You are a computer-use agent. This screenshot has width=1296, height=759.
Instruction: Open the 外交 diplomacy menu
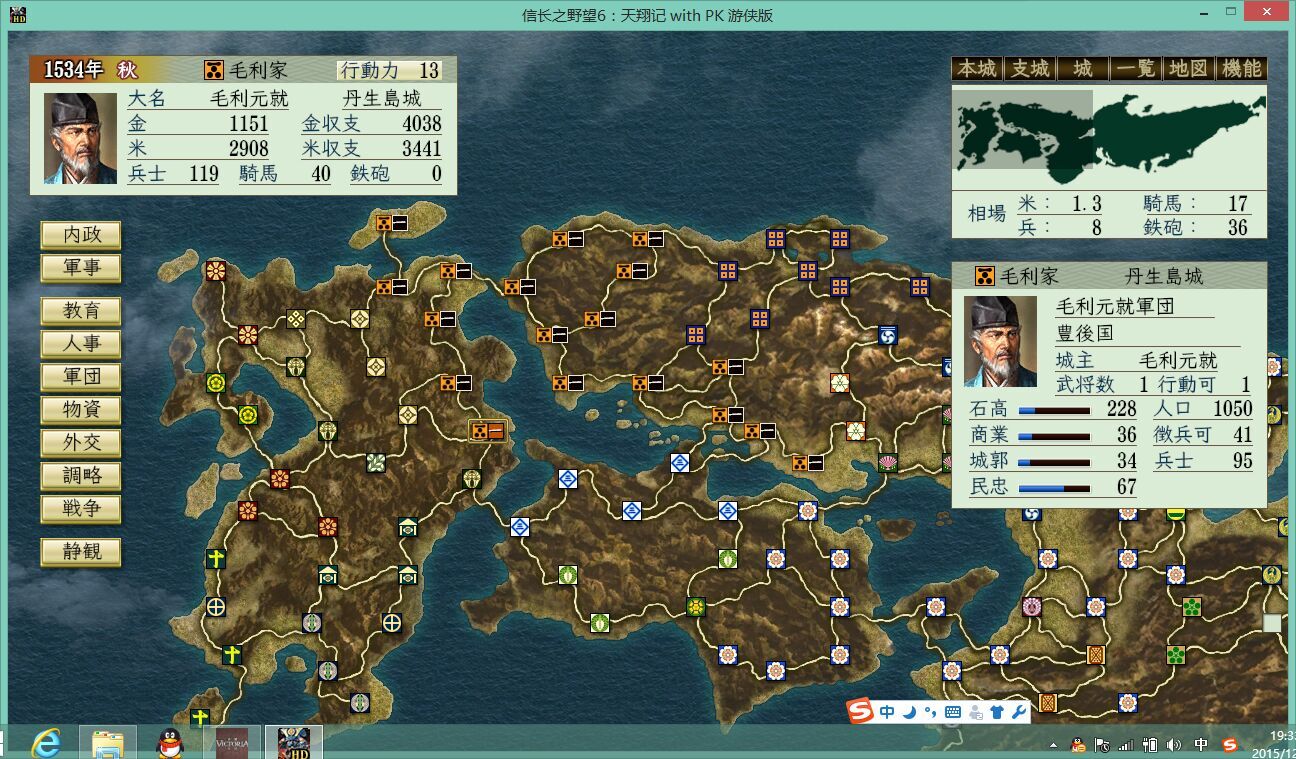[80, 443]
